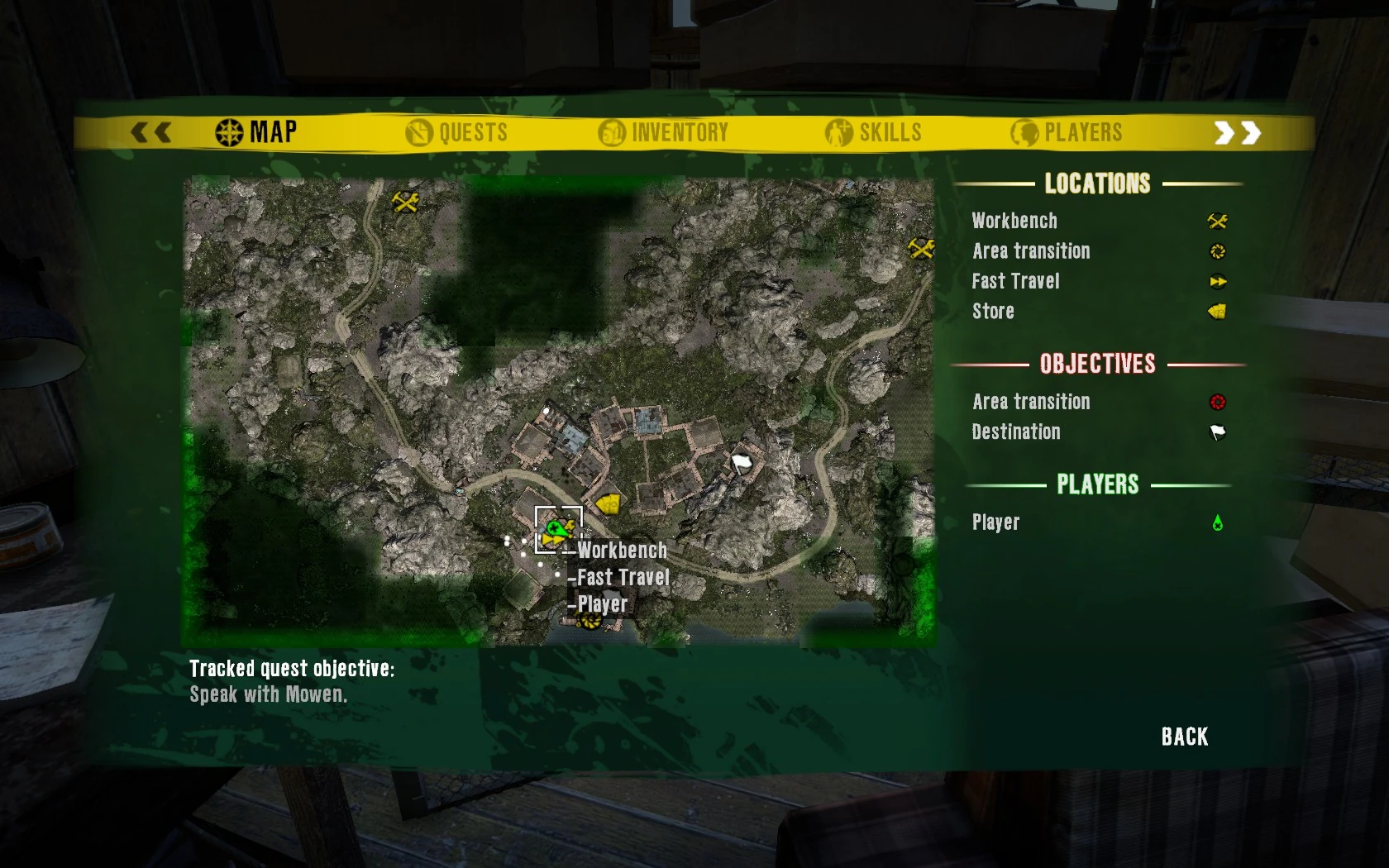Click the green player marker on map
Viewport: 1389px width, 868px height.
[556, 527]
